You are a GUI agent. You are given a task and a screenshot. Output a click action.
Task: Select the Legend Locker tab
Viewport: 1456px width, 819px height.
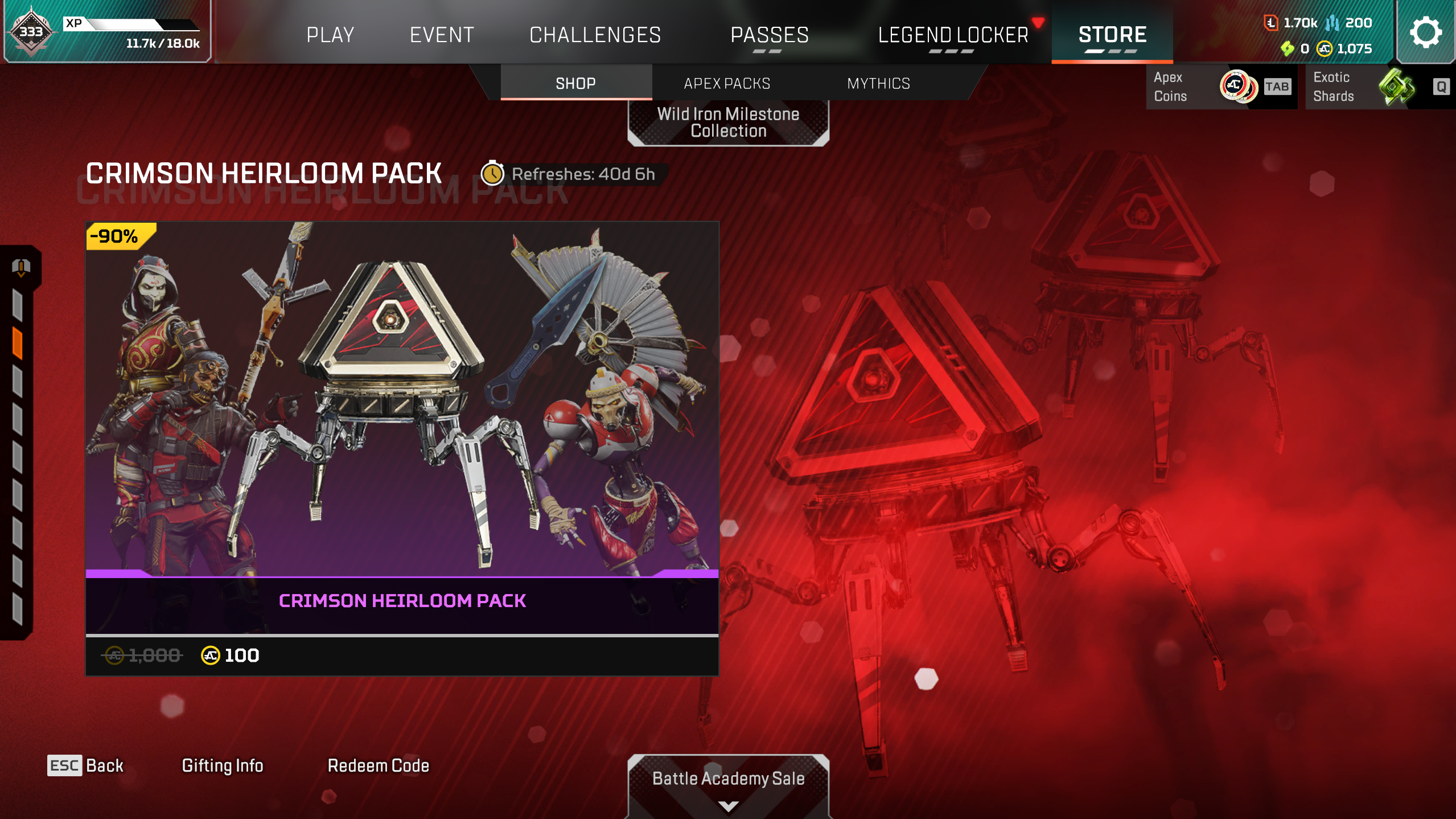(953, 35)
